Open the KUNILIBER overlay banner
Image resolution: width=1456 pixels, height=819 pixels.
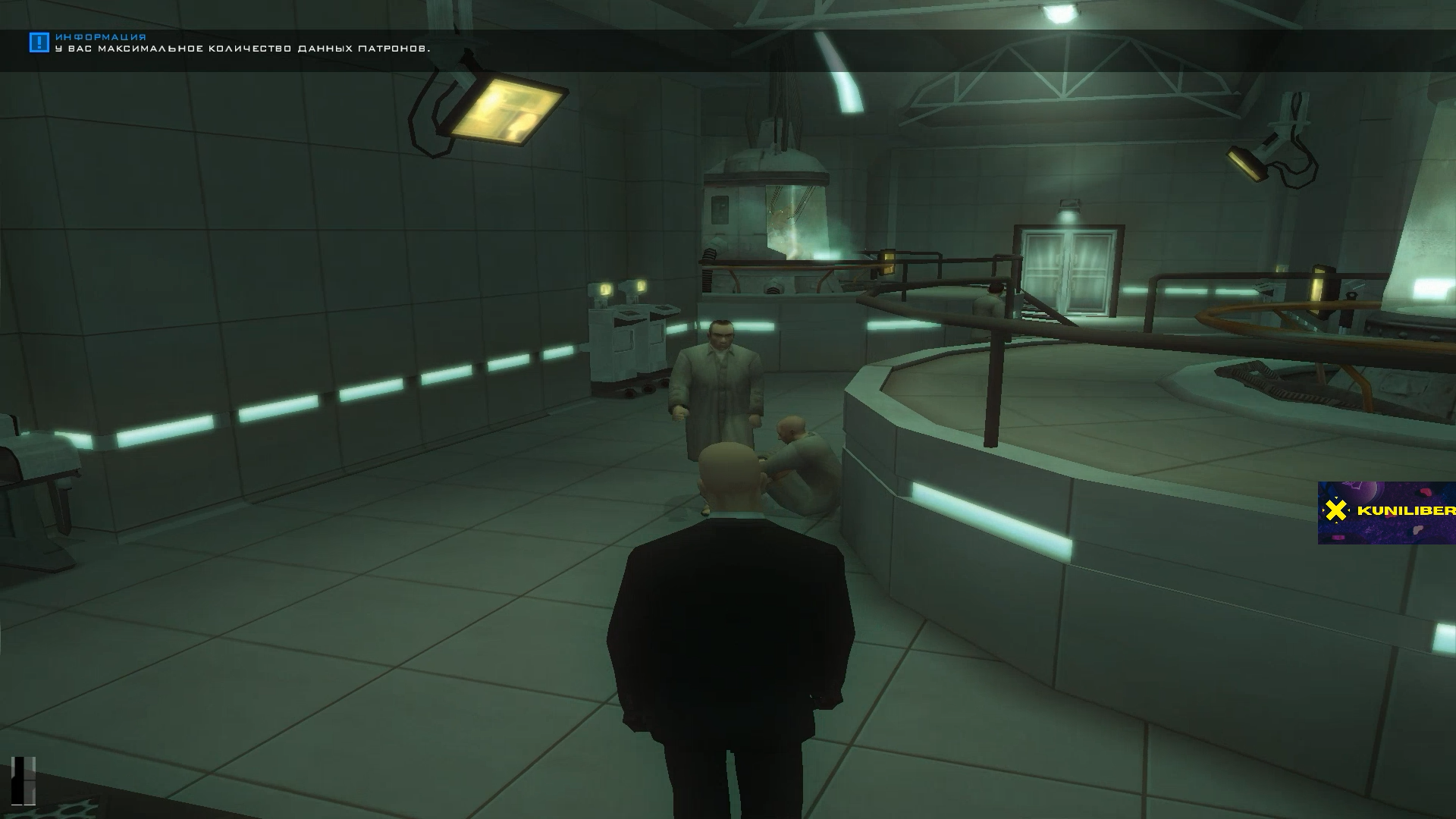click(x=1386, y=512)
